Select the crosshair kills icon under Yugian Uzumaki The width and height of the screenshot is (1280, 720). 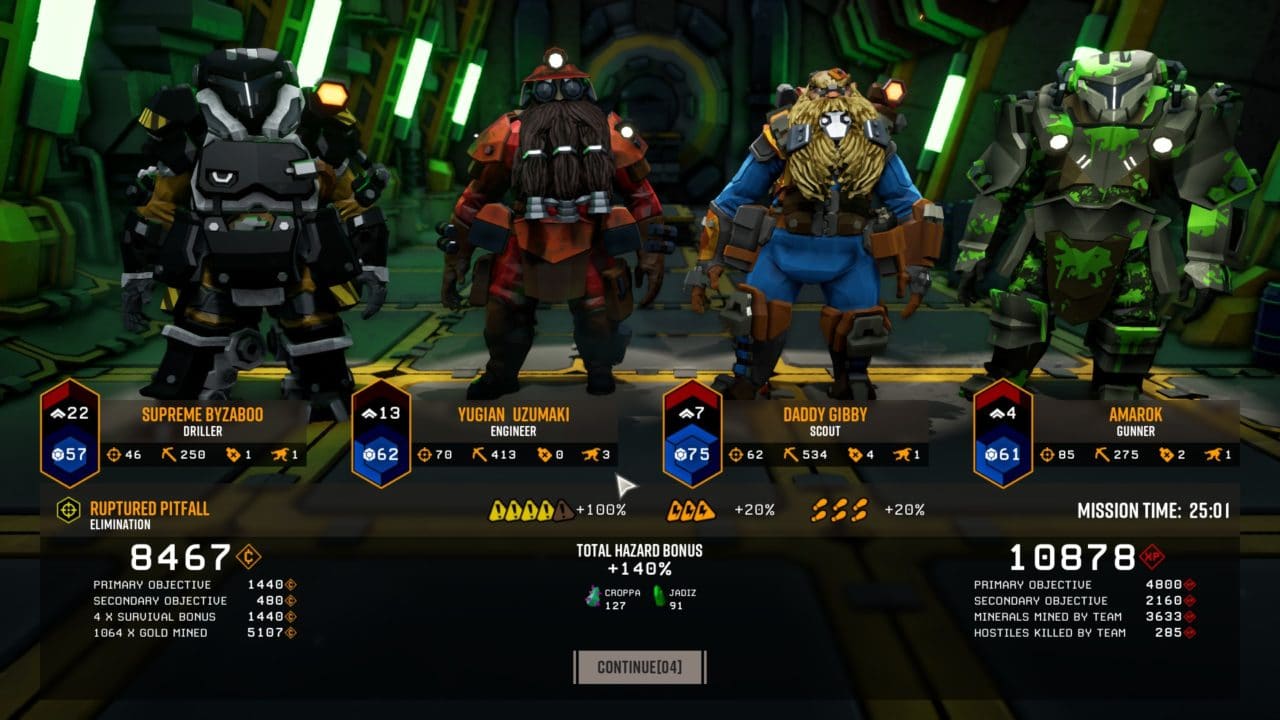coord(424,455)
